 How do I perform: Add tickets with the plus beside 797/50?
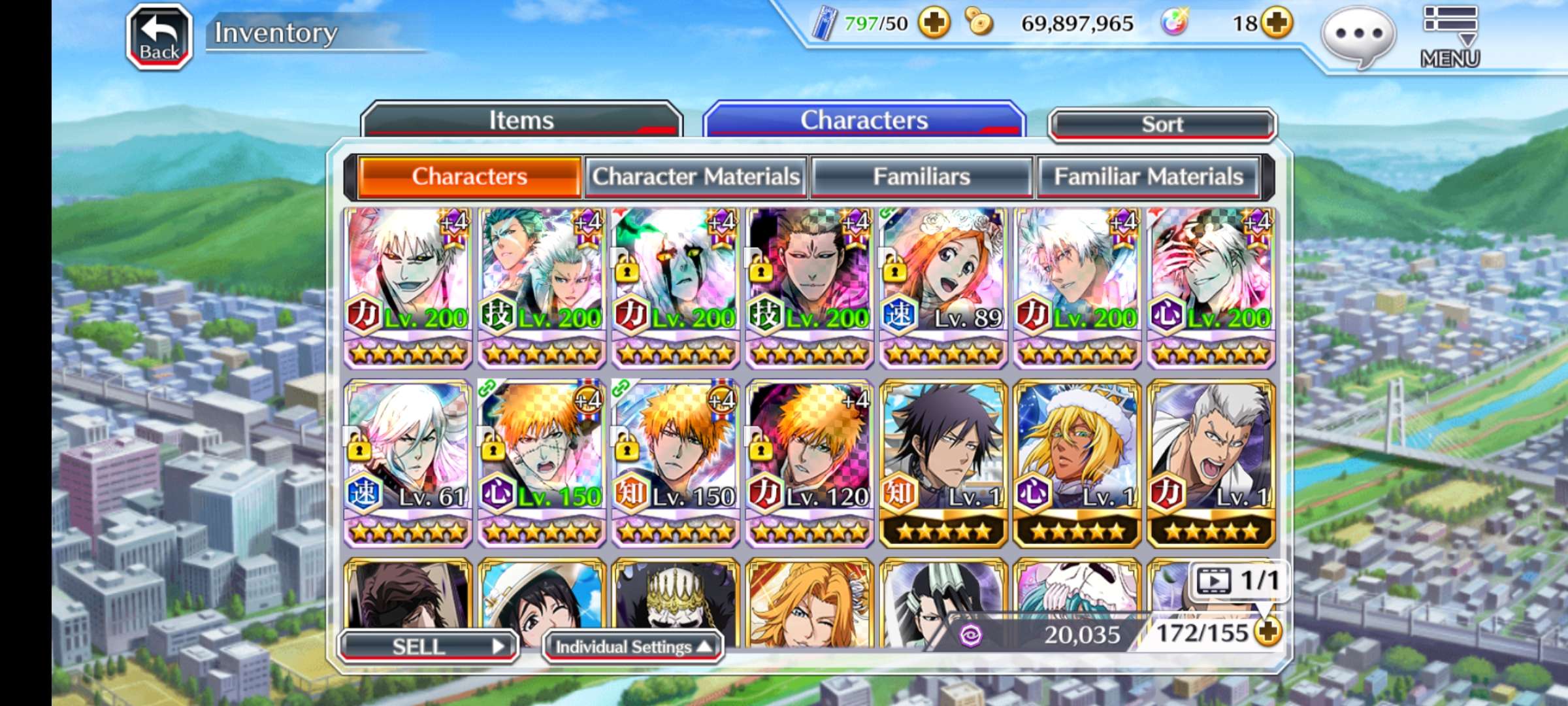[x=934, y=24]
